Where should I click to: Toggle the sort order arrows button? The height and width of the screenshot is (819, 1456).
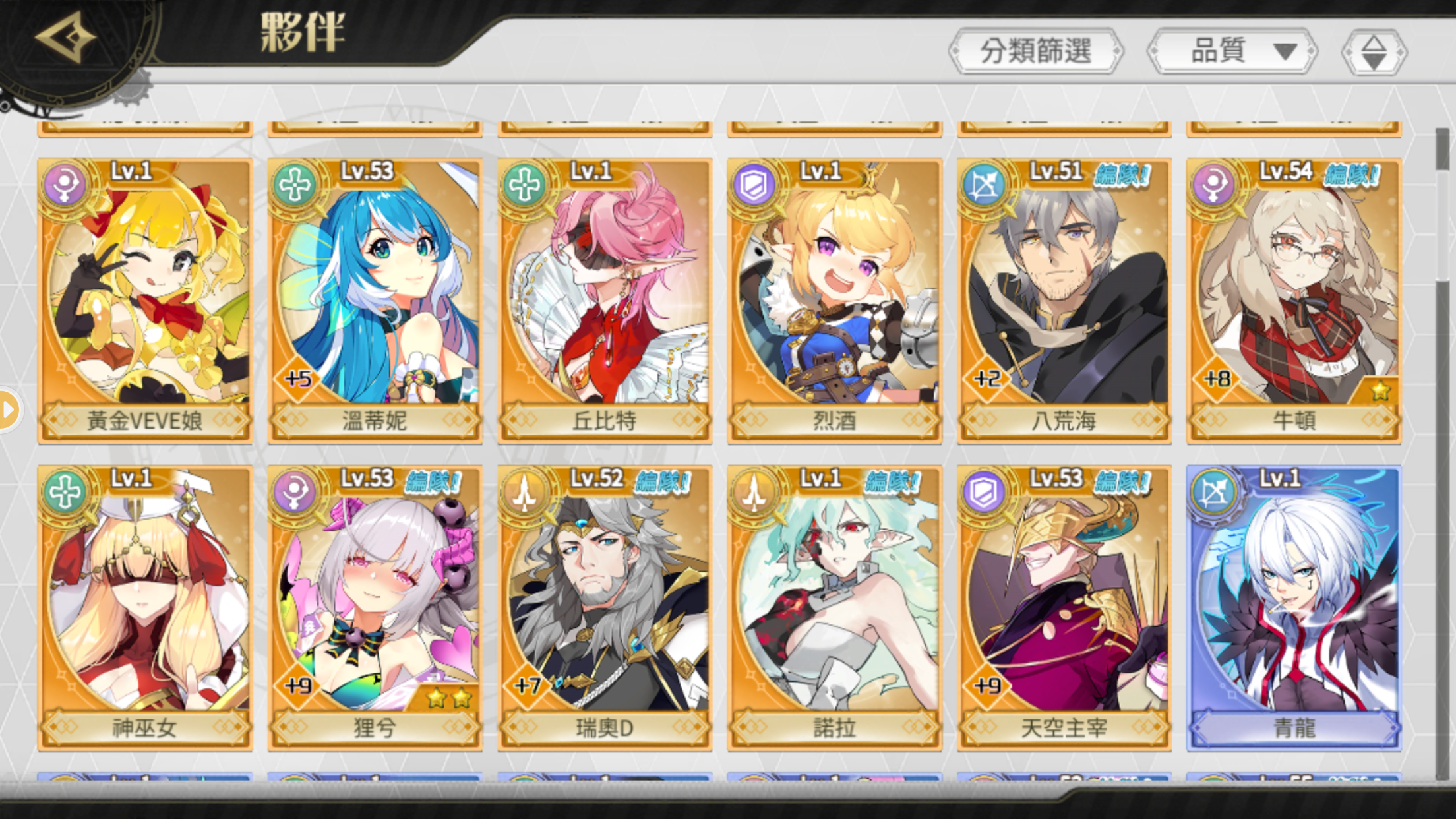click(x=1374, y=52)
